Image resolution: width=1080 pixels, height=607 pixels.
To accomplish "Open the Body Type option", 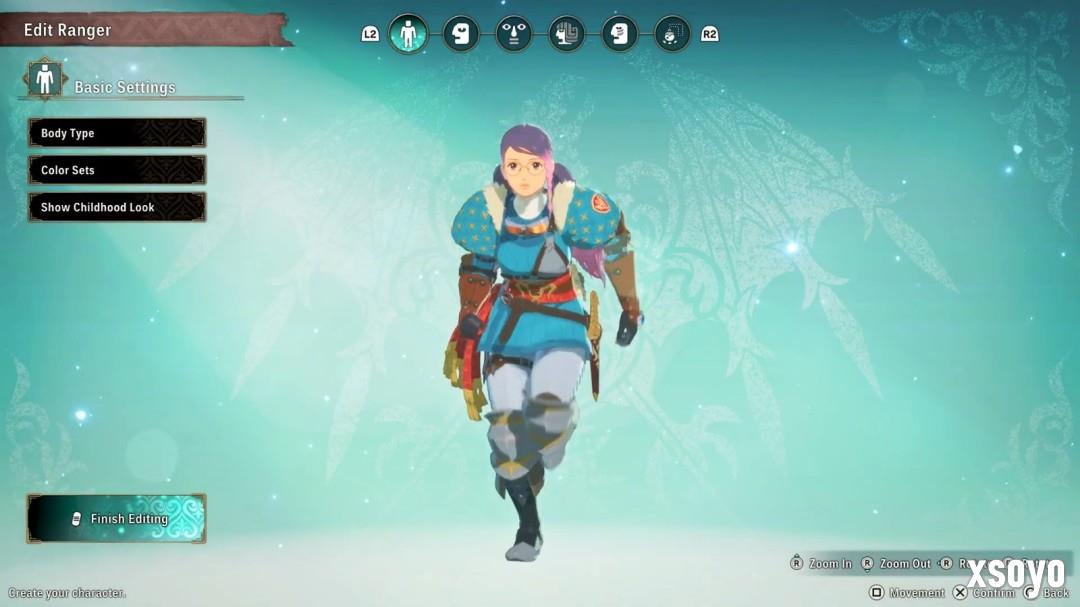I will [x=117, y=133].
